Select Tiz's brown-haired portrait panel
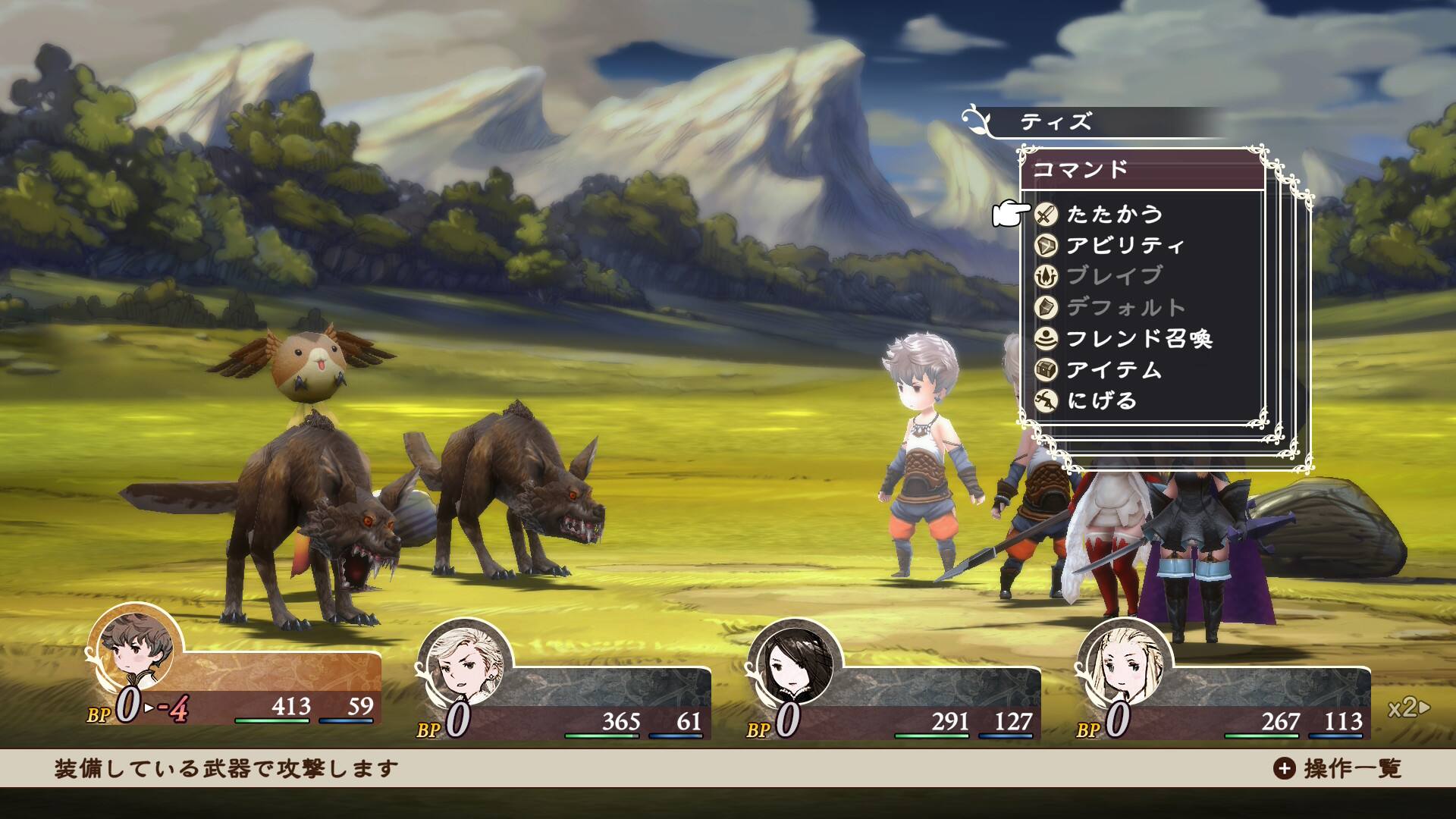Viewport: 1456px width, 819px height. pyautogui.click(x=136, y=650)
